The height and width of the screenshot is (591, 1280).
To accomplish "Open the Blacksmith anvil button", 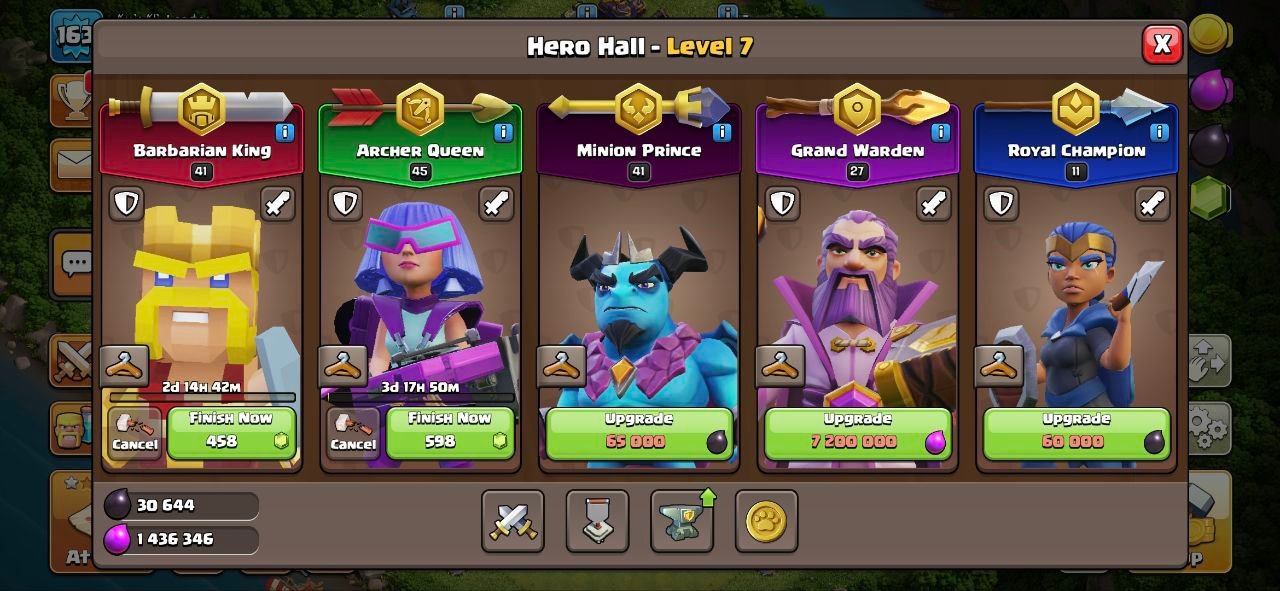I will 682,521.
